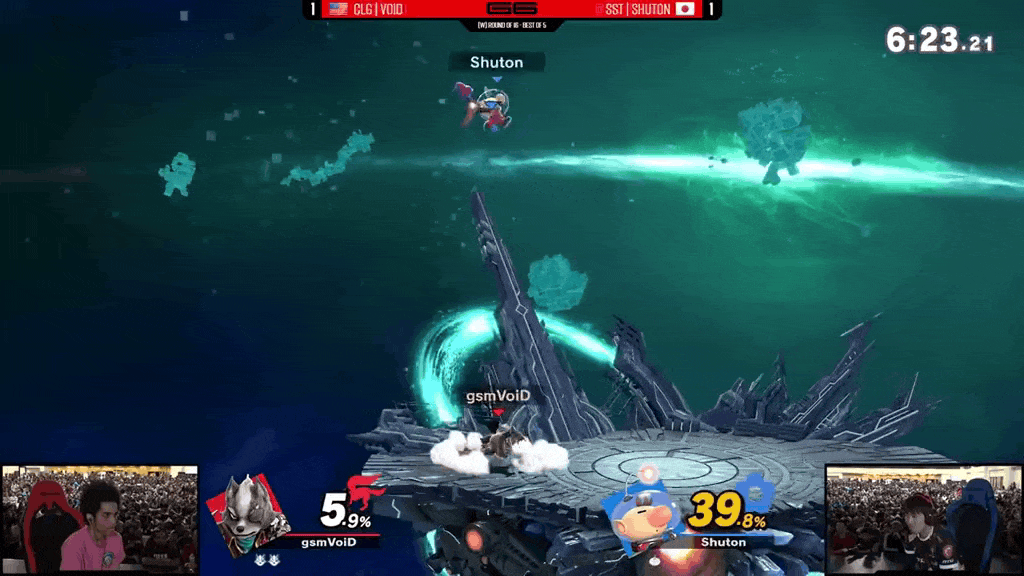Select the Japan flag on the scoreboard
The height and width of the screenshot is (576, 1024).
coord(685,9)
